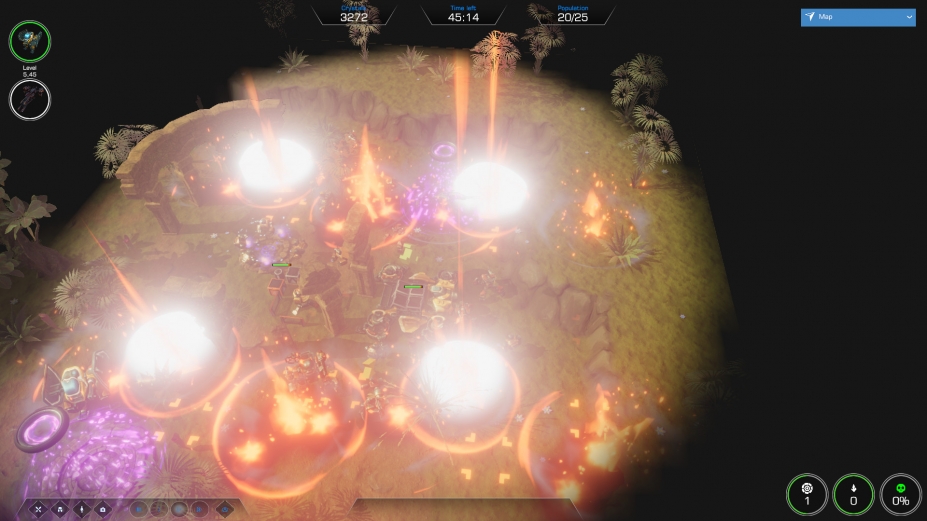Select the white-ringed unit portrait
Screen dimensions: 927x521
[x=30, y=98]
